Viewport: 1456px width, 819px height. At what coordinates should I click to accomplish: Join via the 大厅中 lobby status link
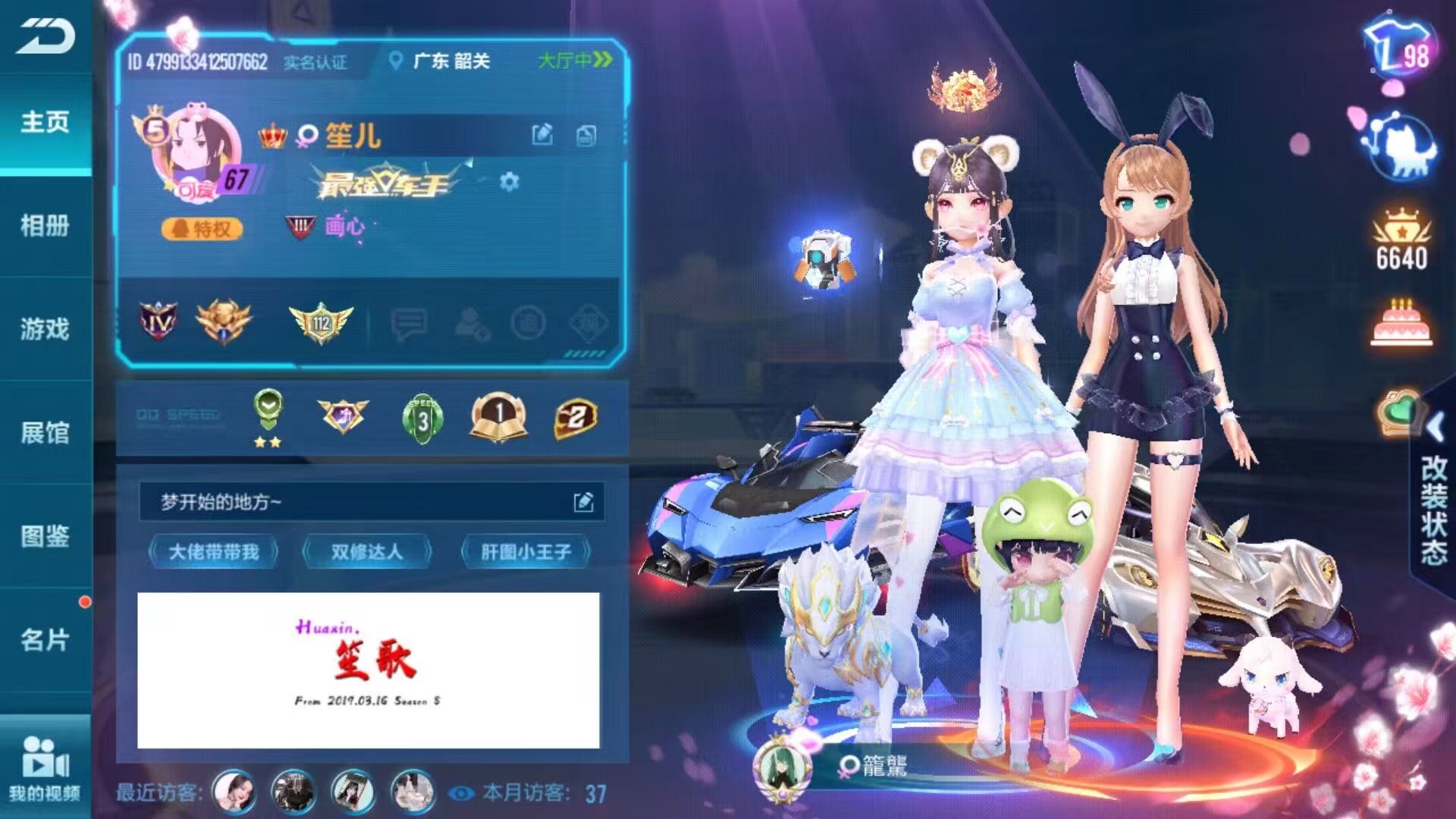574,61
